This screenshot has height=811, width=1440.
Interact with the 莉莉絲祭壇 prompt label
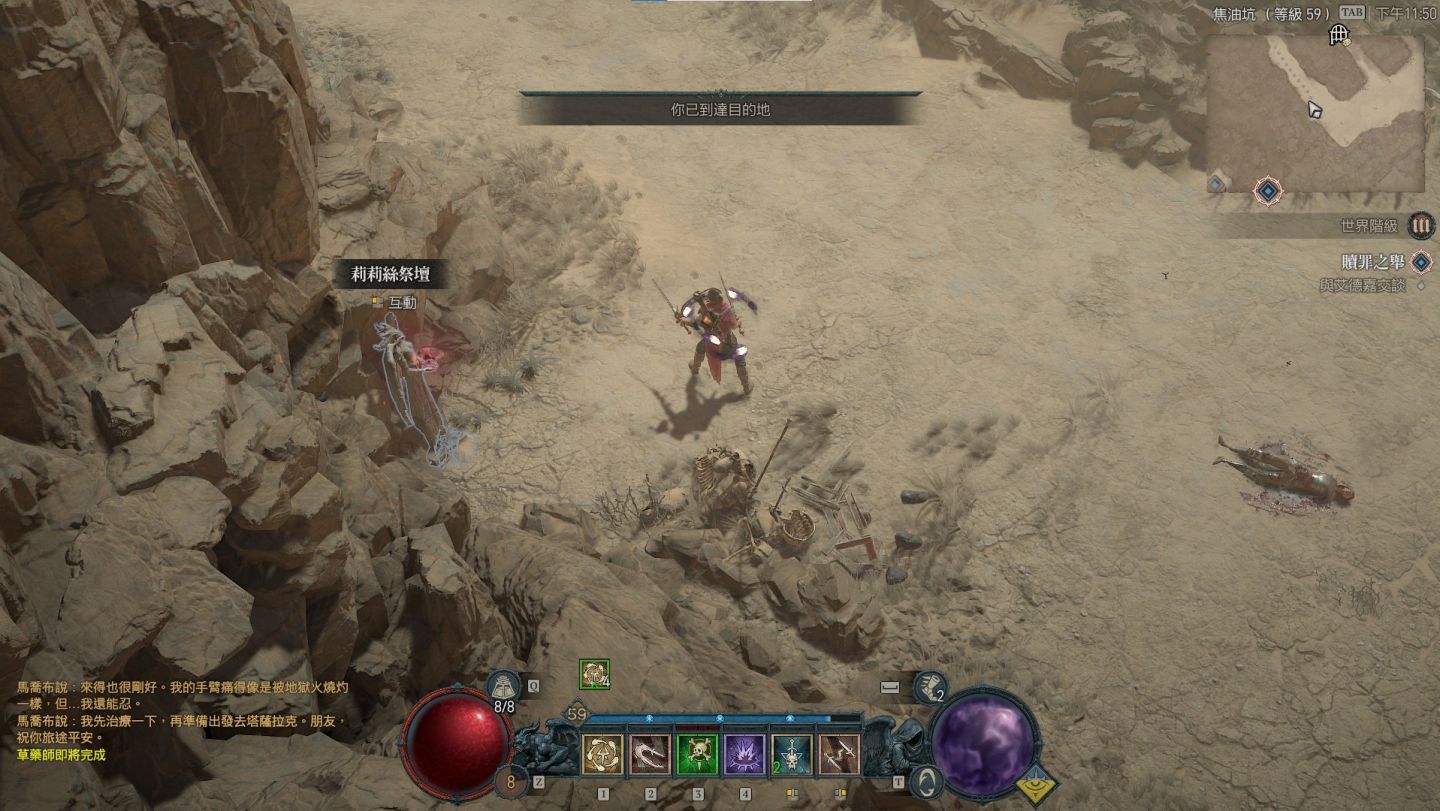click(391, 274)
